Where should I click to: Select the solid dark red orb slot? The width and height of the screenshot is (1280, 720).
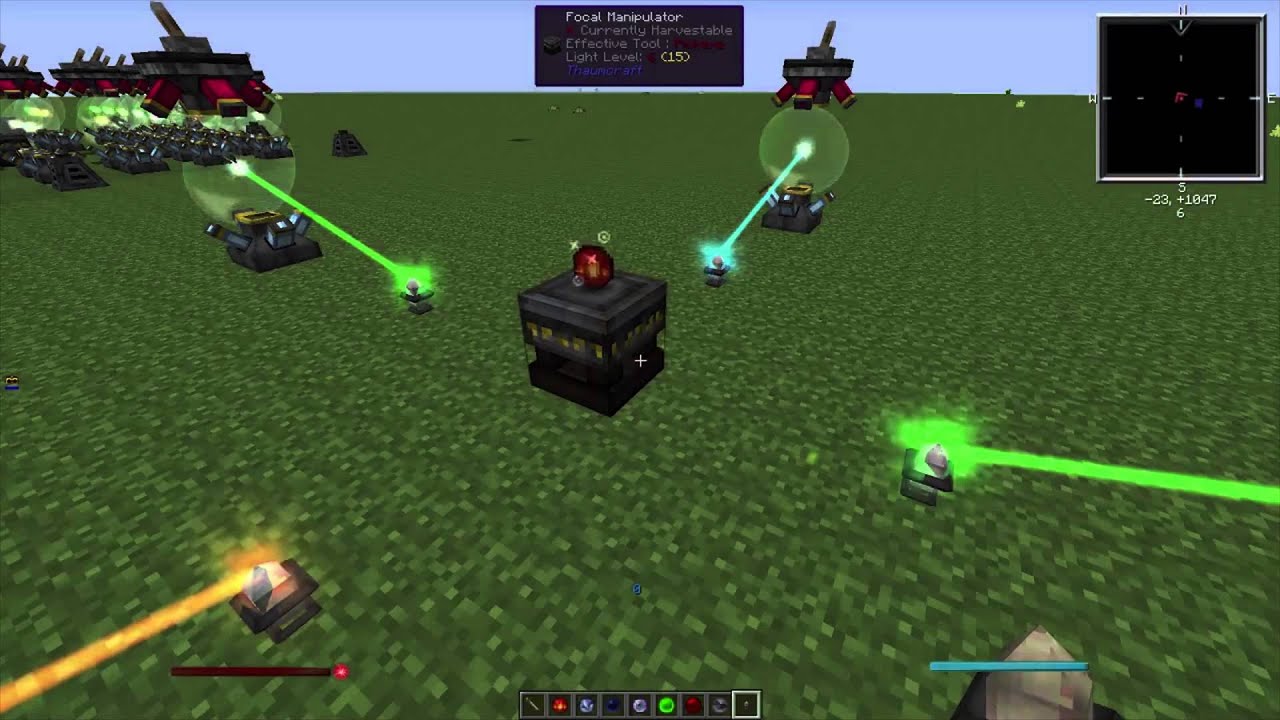click(x=693, y=705)
